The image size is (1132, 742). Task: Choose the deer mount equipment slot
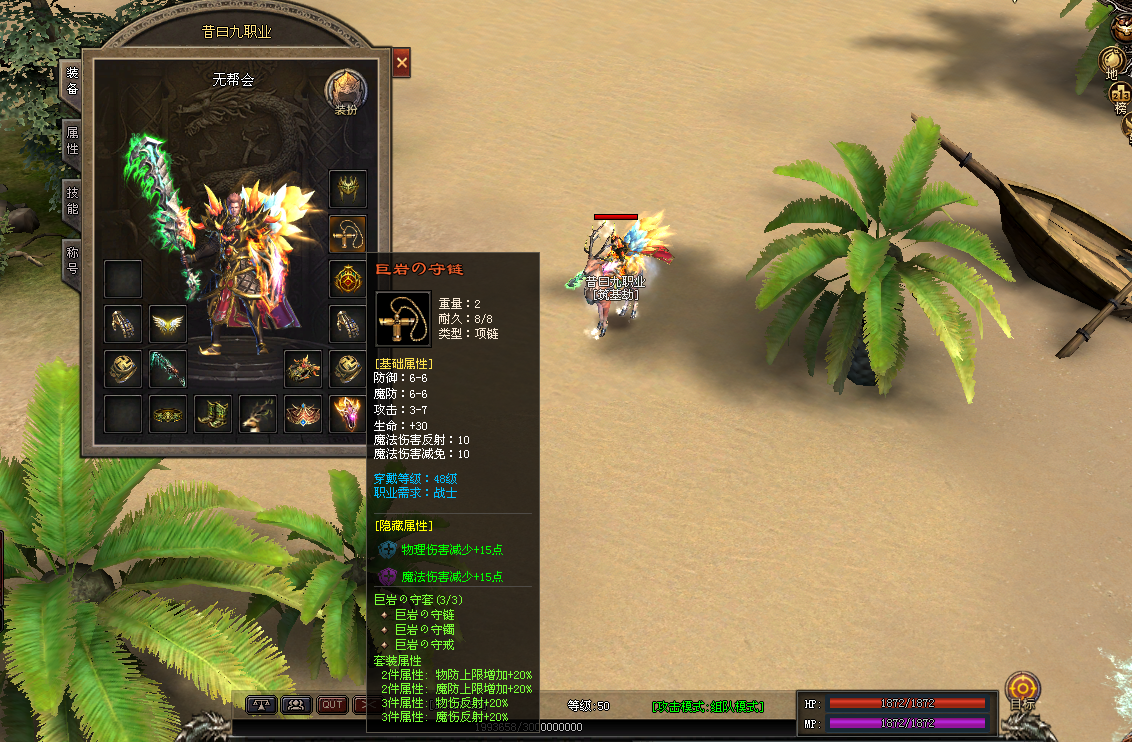point(258,414)
